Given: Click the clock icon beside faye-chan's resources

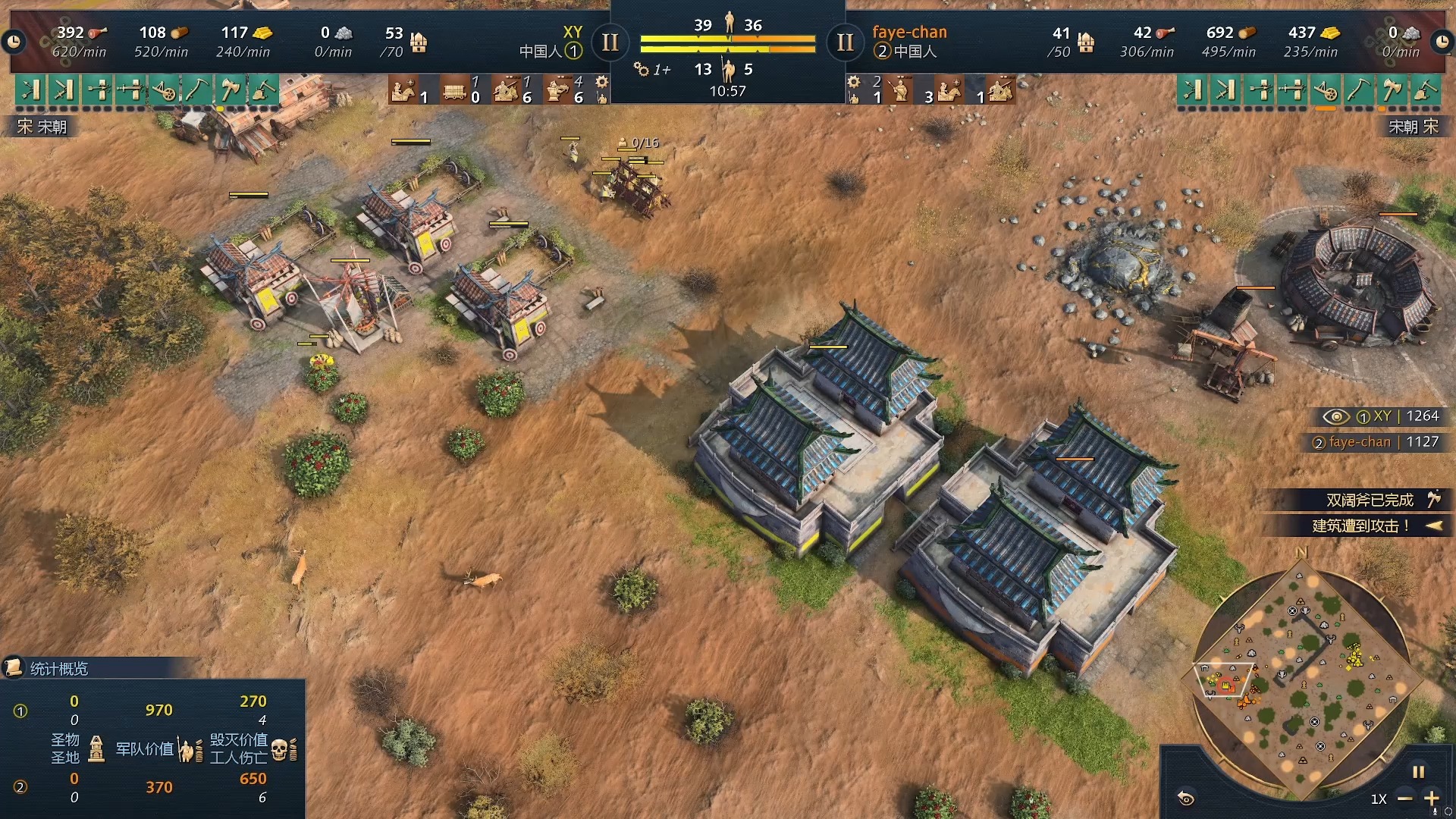Looking at the screenshot, I should pos(1442,42).
